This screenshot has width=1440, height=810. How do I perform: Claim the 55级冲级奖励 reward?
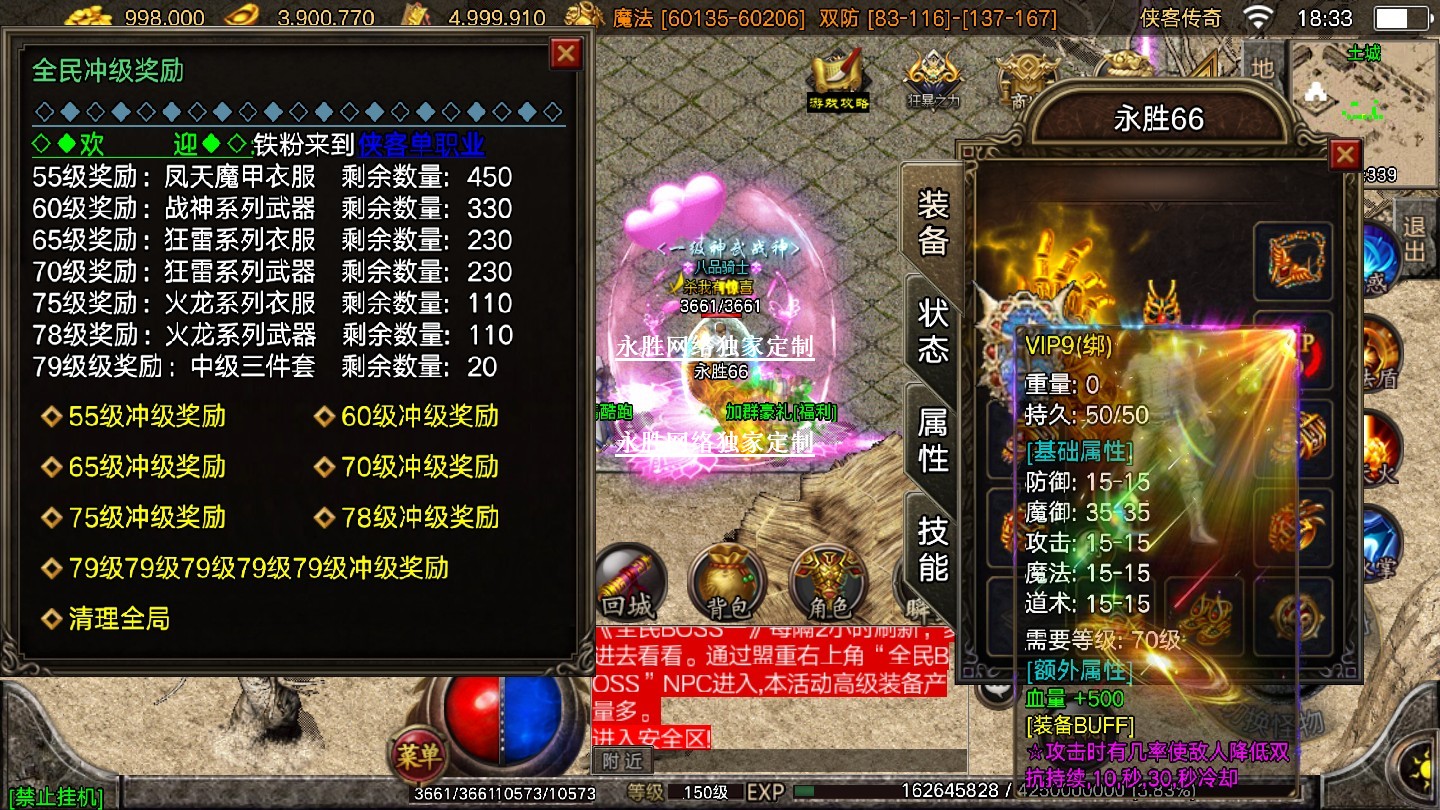tap(146, 417)
